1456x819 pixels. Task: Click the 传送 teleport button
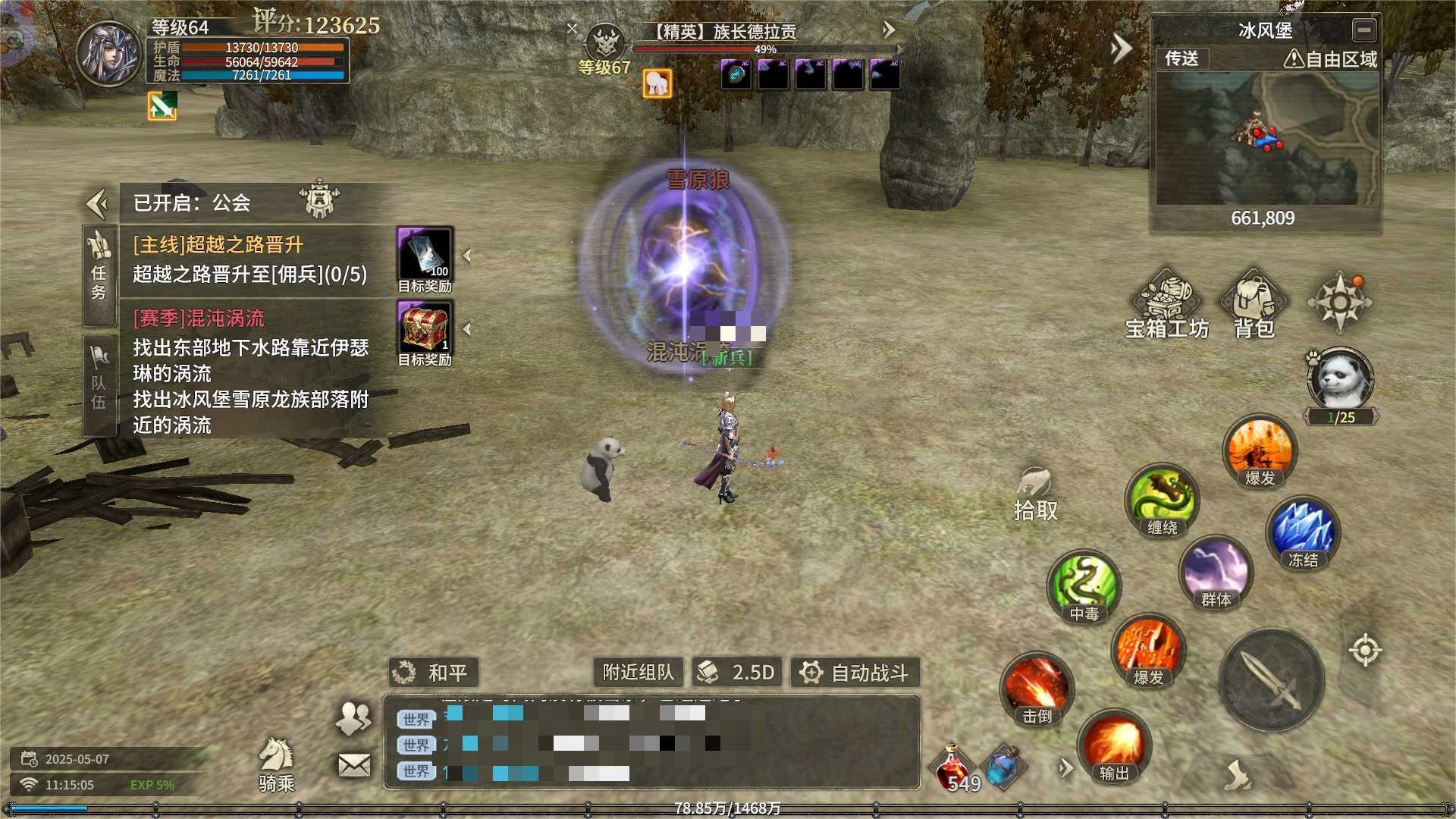click(1181, 58)
